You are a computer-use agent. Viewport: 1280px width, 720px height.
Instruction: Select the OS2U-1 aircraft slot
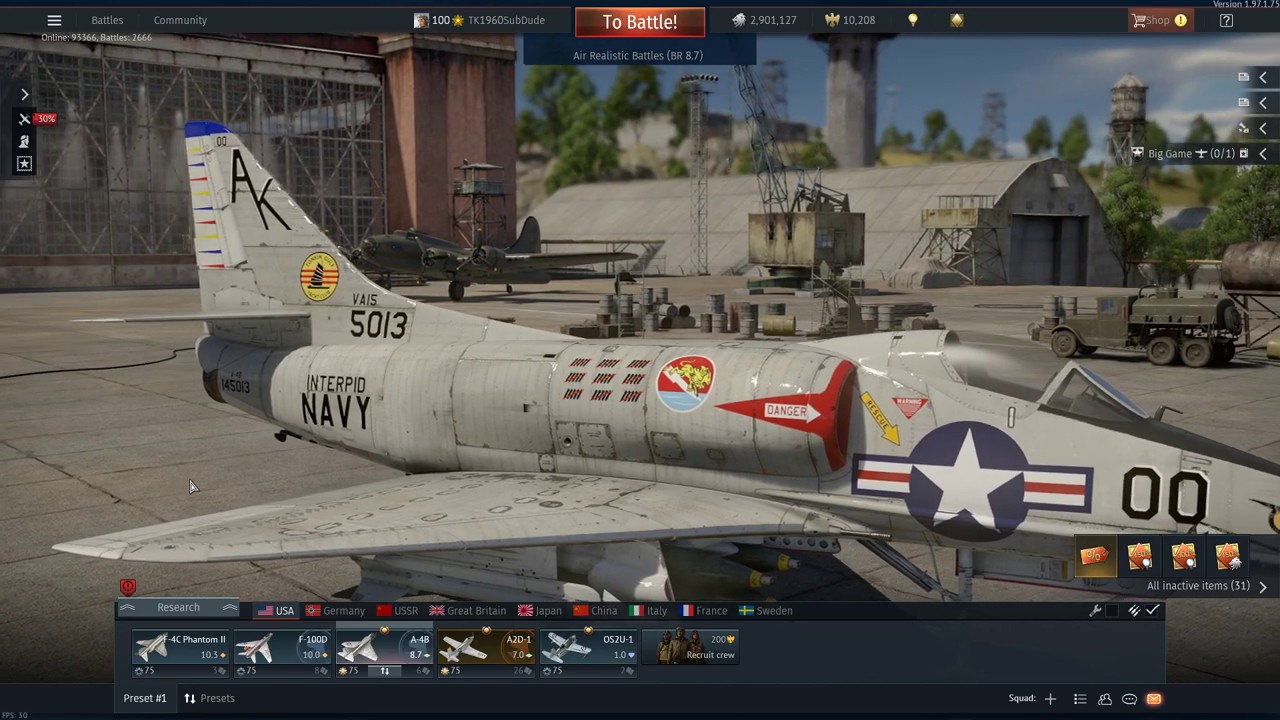(589, 648)
